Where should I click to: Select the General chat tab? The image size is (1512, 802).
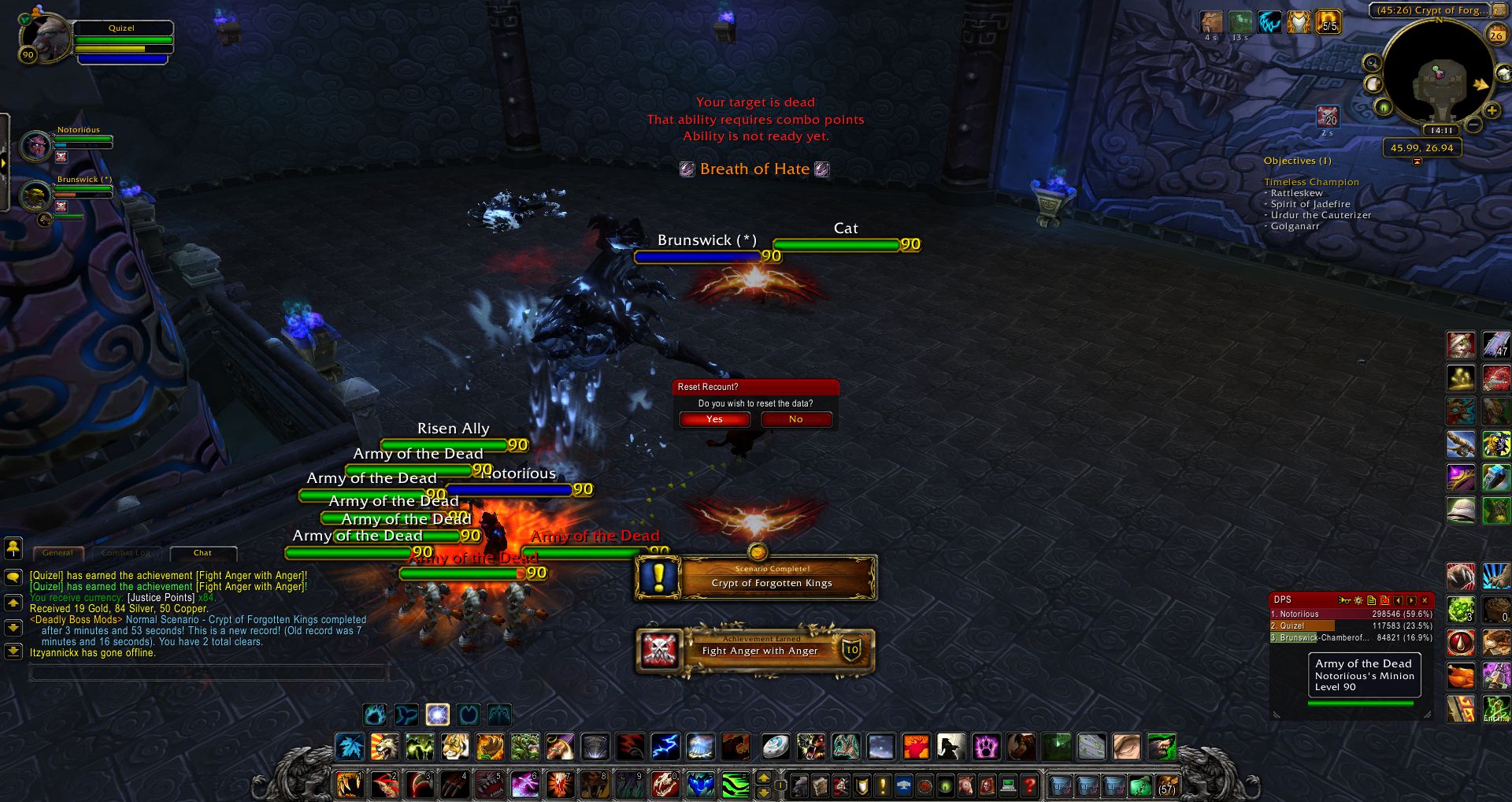tap(57, 553)
